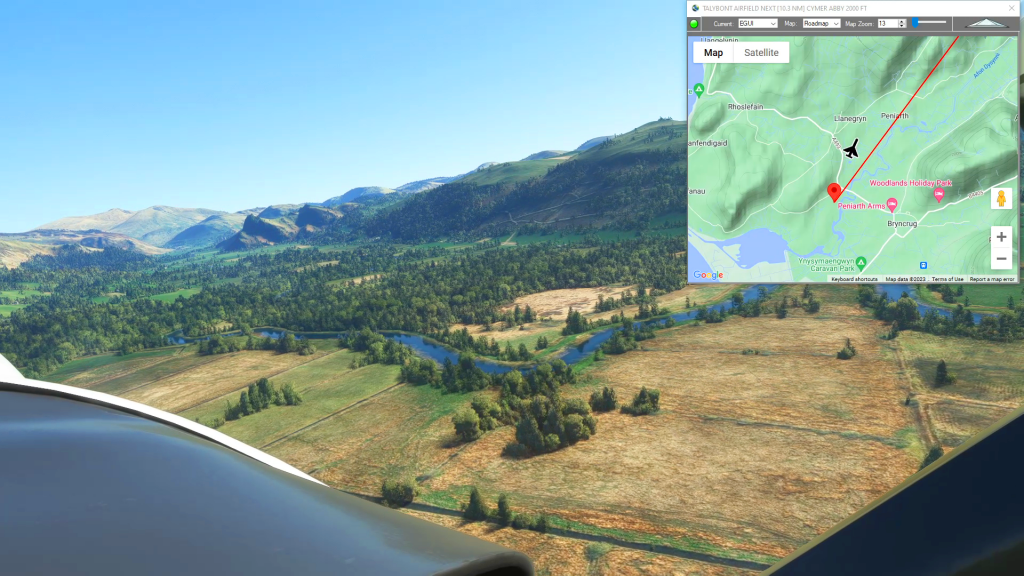
Task: Click the map zoom slider handle
Action: click(914, 22)
